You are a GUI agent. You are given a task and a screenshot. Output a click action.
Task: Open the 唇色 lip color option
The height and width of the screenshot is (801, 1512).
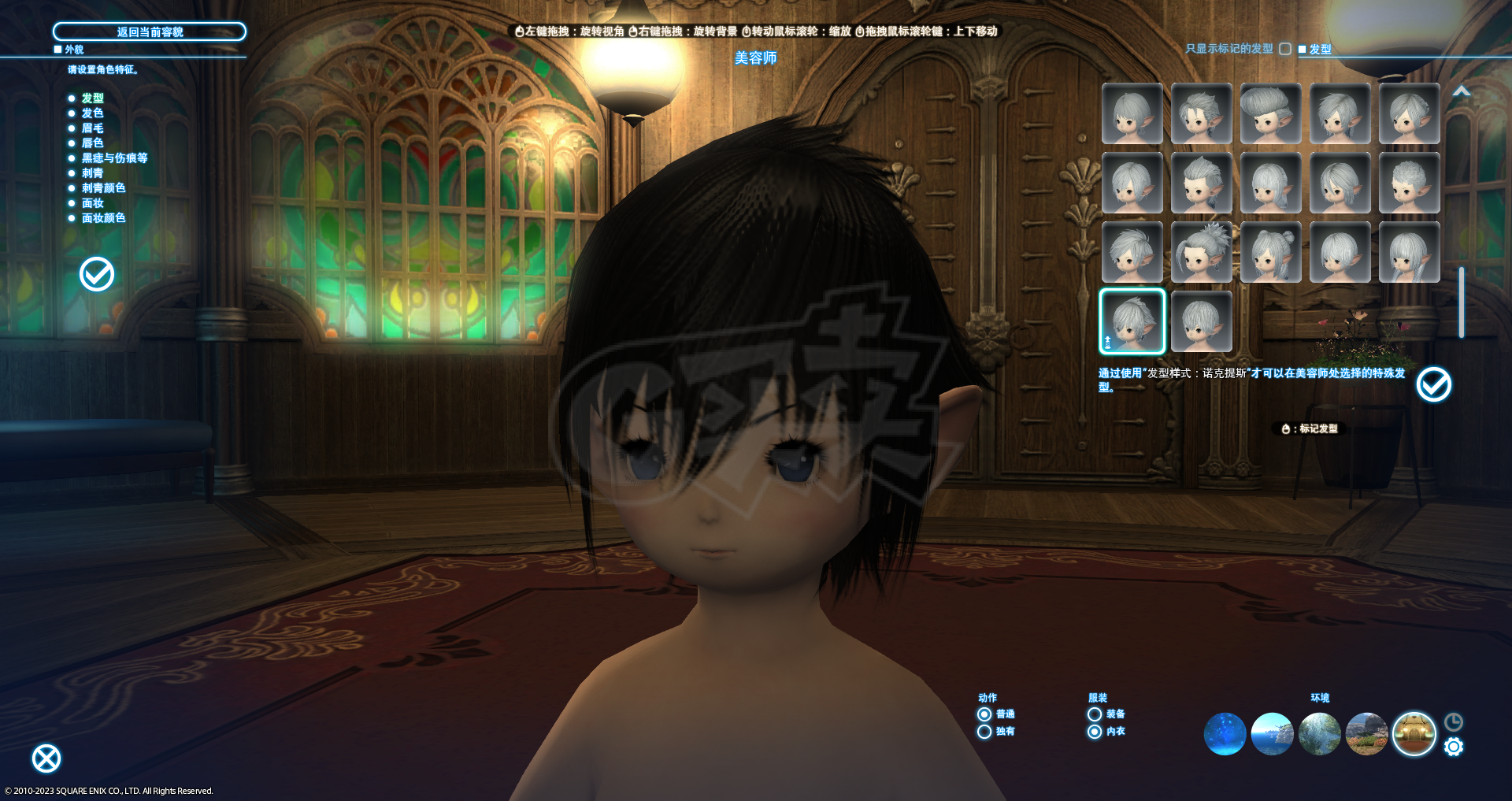(x=92, y=143)
